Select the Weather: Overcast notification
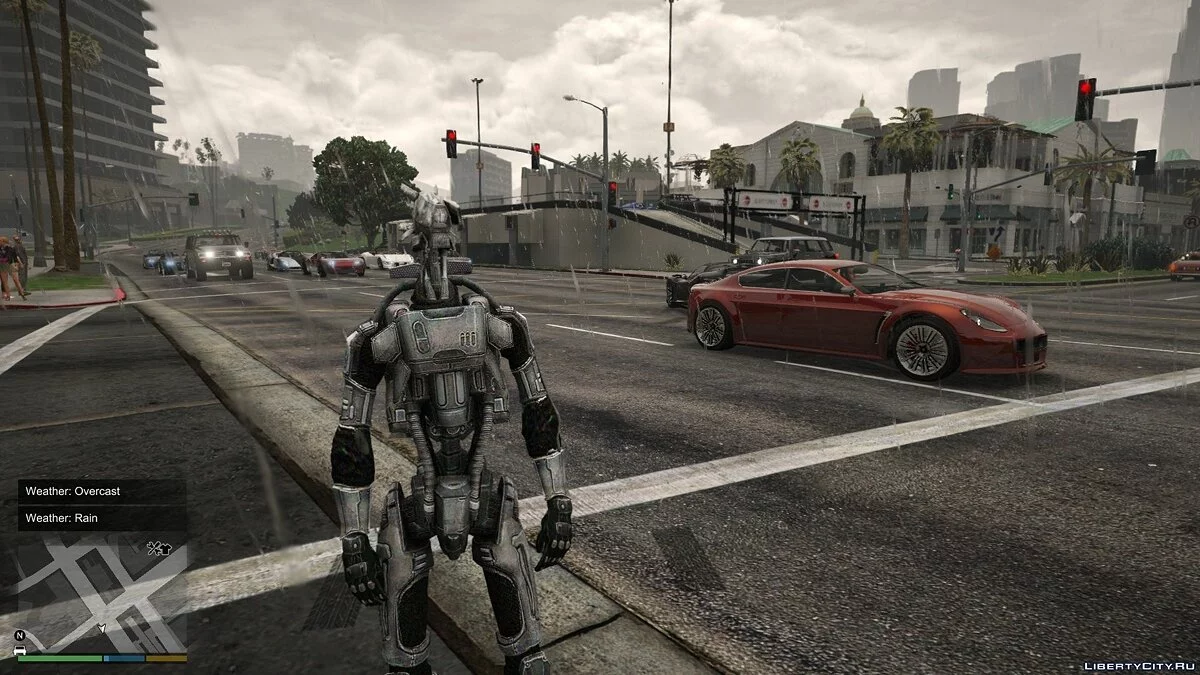 pyautogui.click(x=101, y=491)
